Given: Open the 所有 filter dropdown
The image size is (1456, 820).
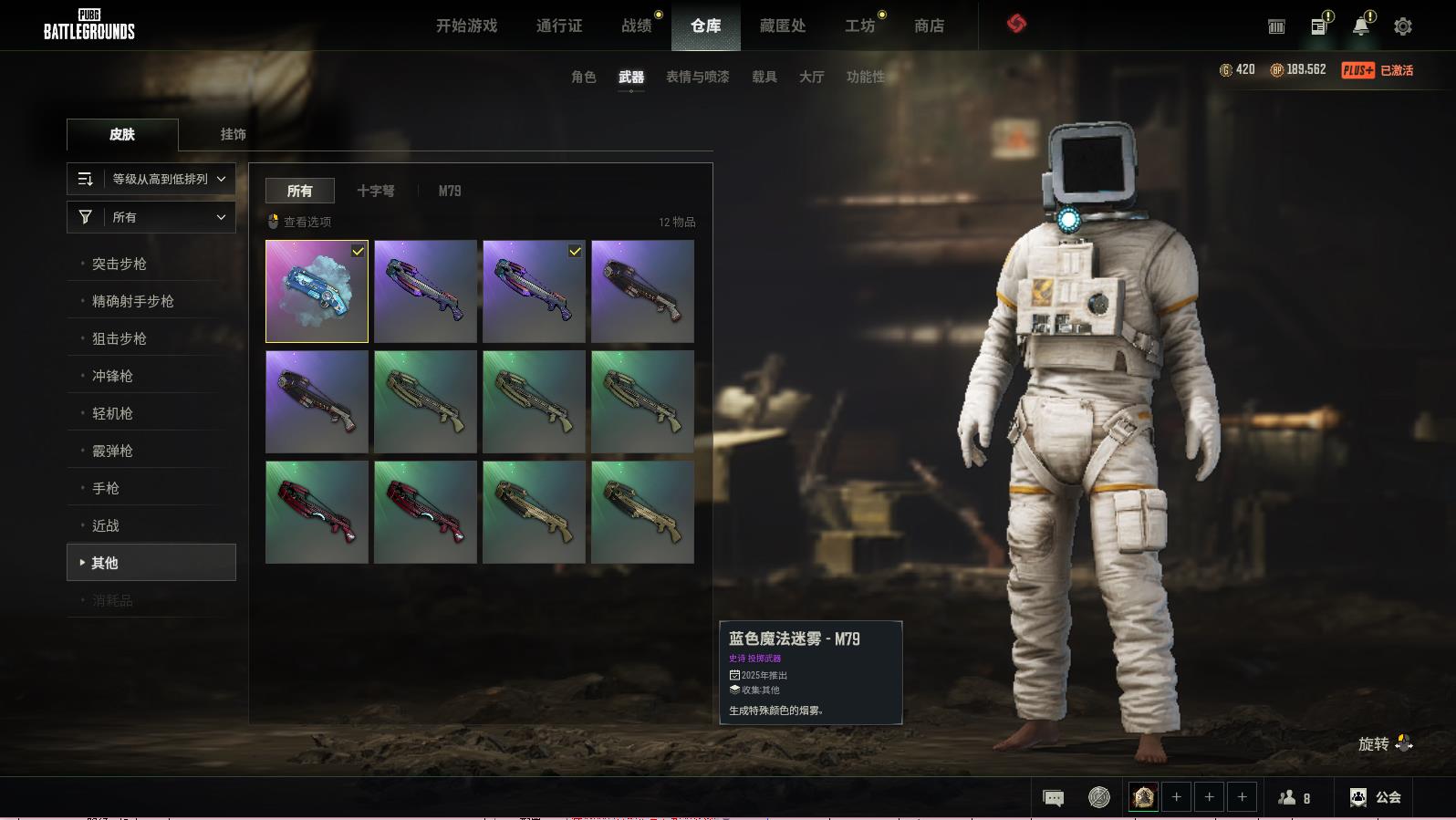Looking at the screenshot, I should (151, 217).
